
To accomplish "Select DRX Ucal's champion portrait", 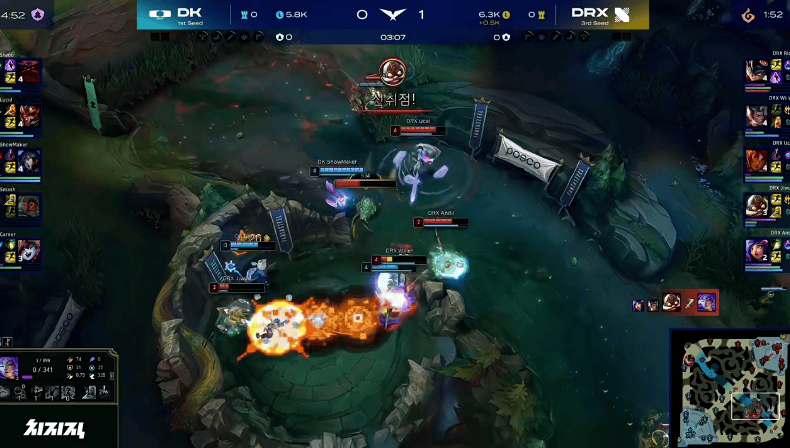I will [758, 161].
